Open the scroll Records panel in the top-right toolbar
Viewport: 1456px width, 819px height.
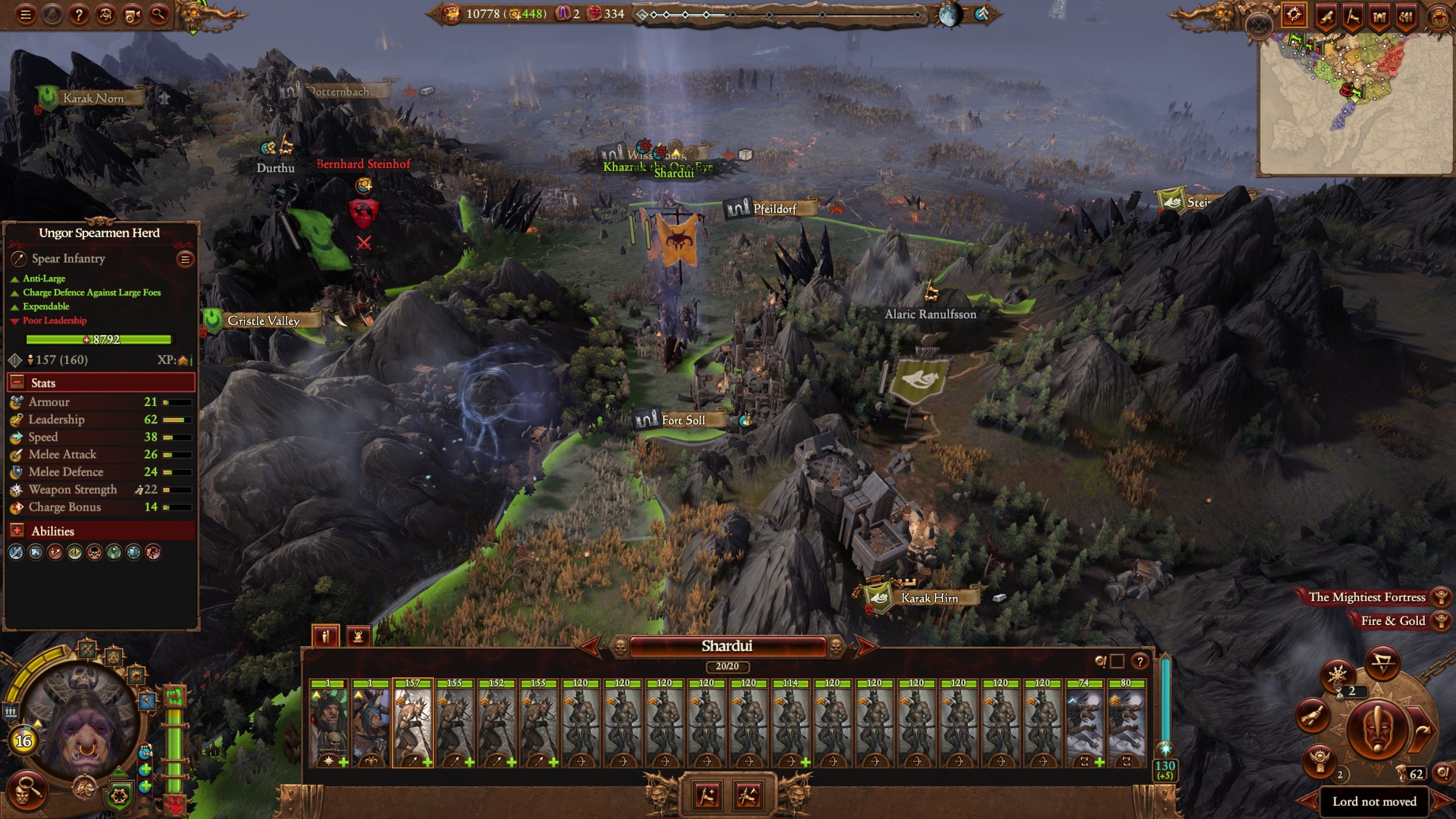(1327, 14)
